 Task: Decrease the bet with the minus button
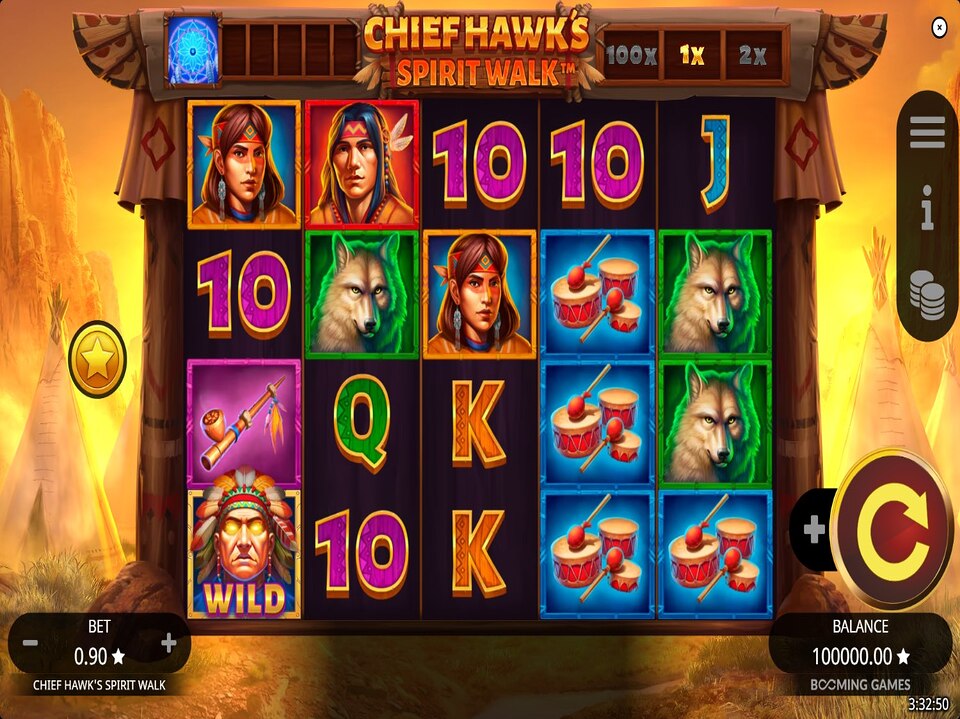pyautogui.click(x=30, y=643)
